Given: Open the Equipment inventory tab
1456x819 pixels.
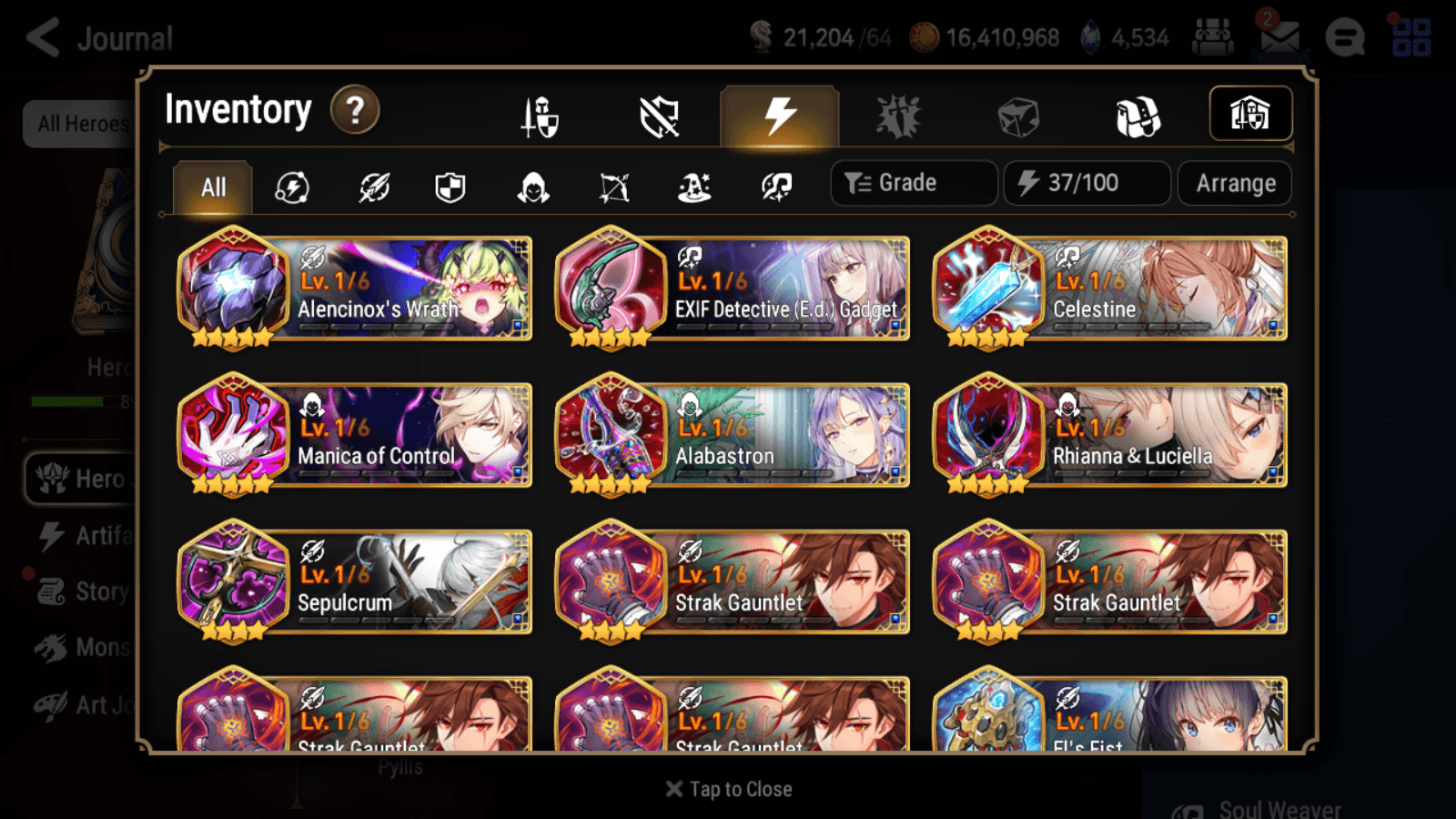Looking at the screenshot, I should point(537,114).
